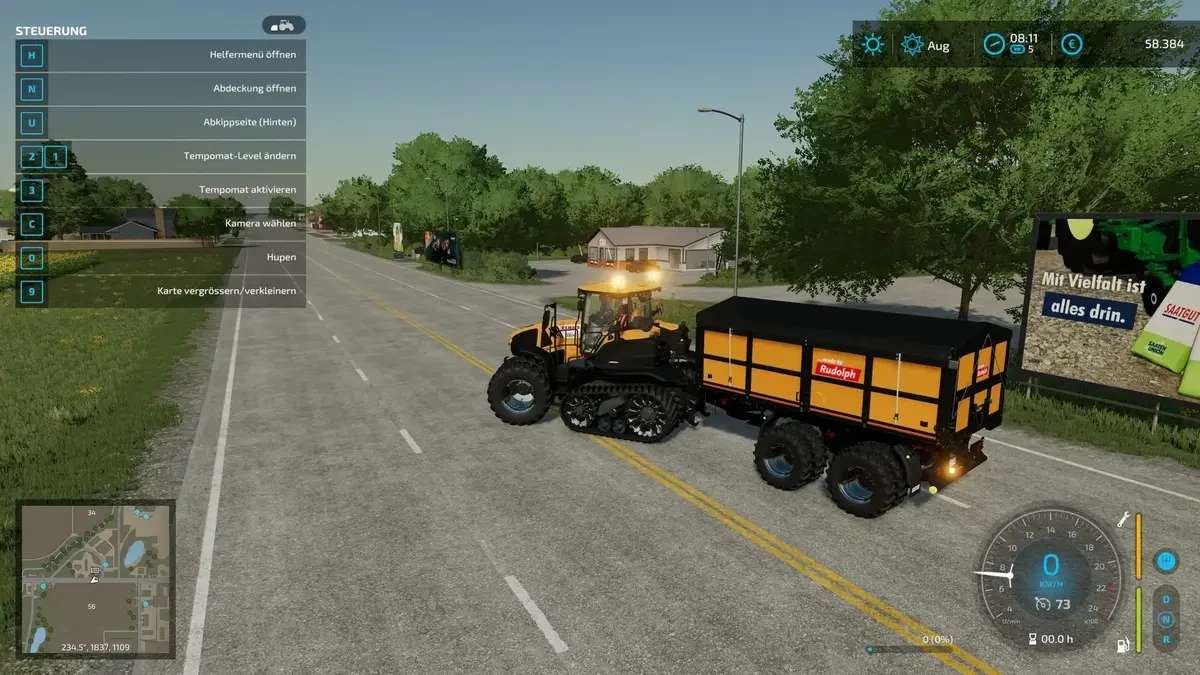Click the clock icon beside 08:11
Screen dimensions: 1200x675
click(993, 44)
